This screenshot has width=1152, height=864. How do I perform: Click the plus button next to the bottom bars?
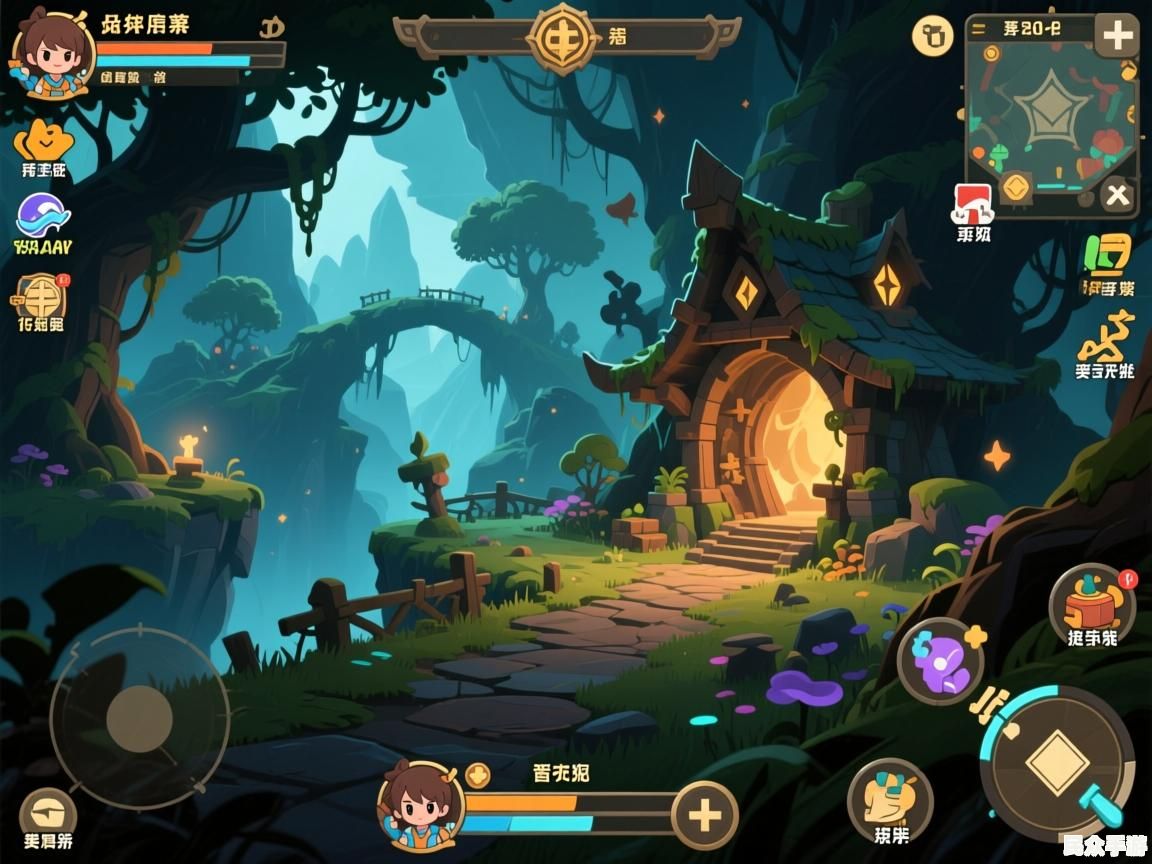pos(705,815)
